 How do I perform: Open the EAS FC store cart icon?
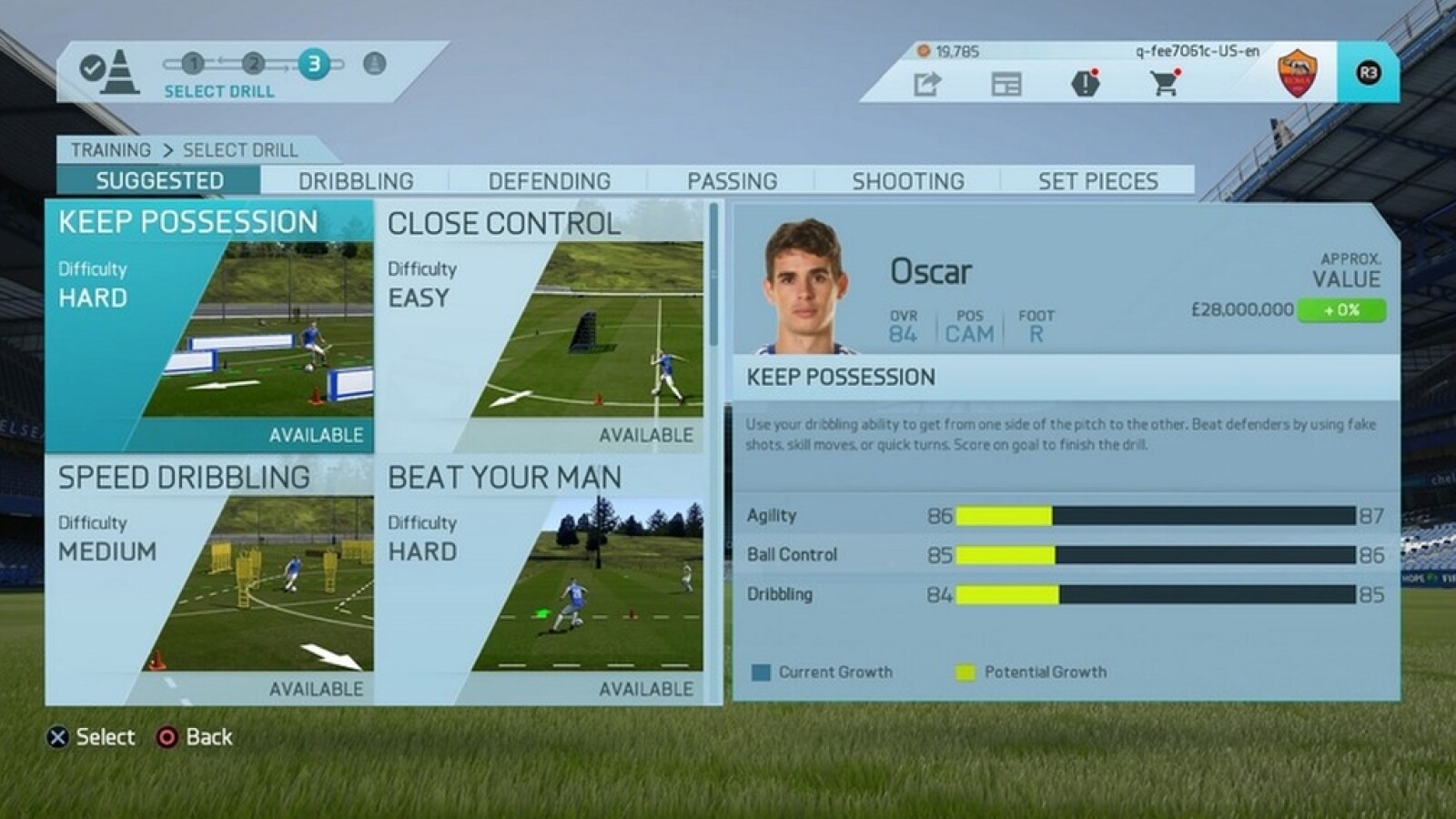pos(1163,84)
